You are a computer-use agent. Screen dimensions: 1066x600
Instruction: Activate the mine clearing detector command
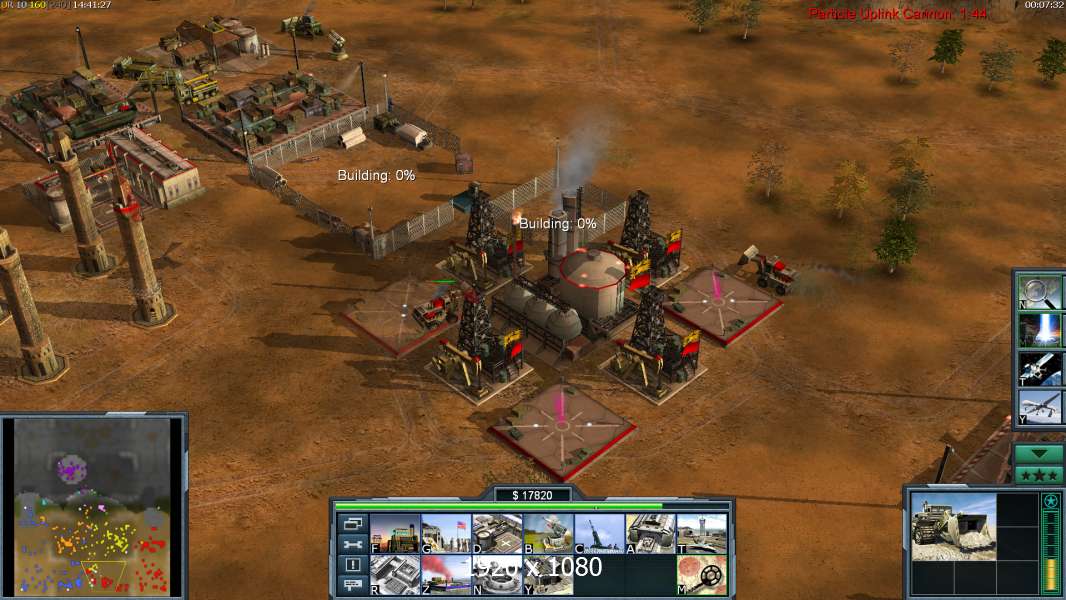coord(701,575)
